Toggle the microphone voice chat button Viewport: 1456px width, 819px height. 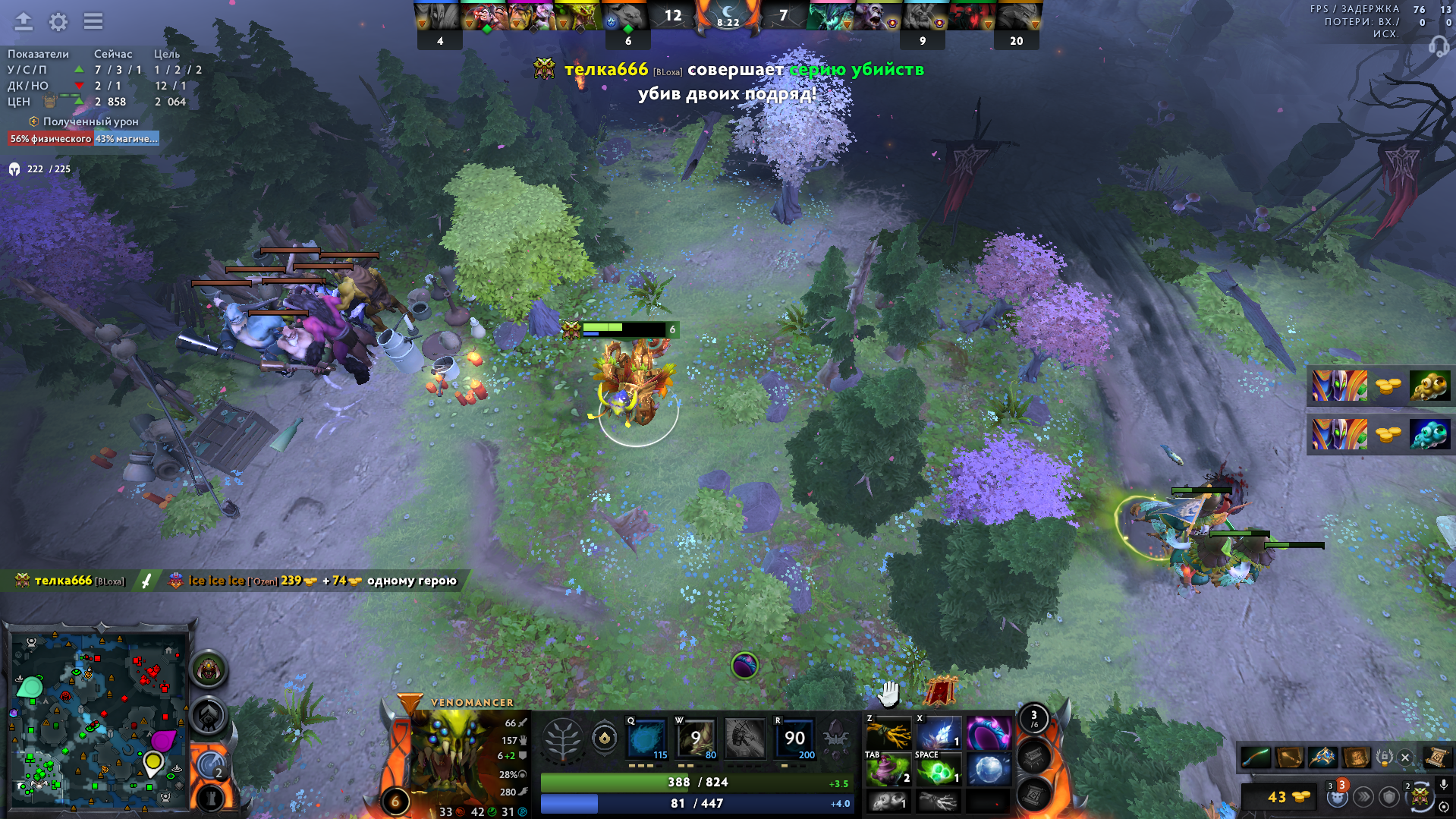1444,785
